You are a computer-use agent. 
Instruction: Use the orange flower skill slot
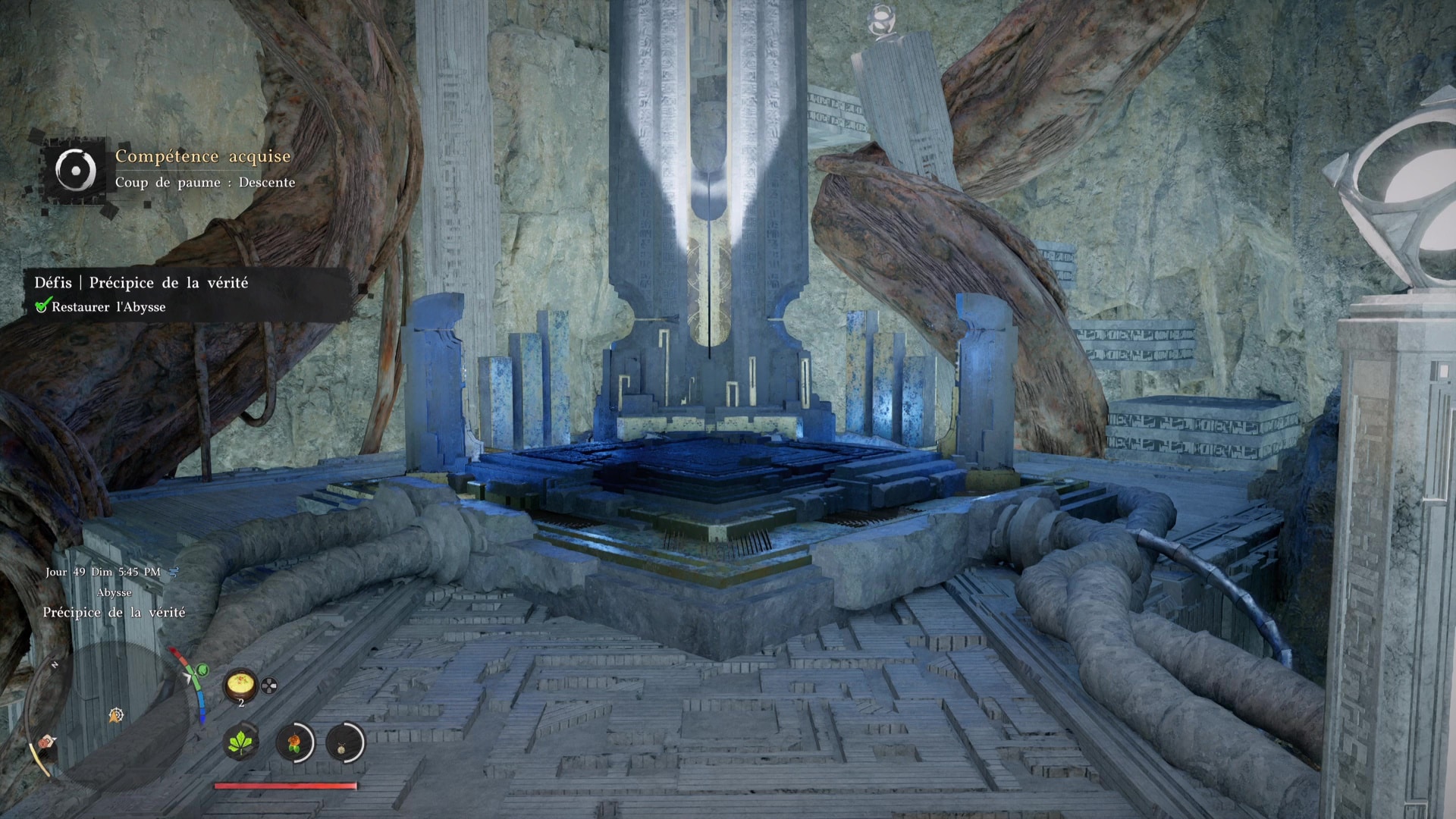point(294,742)
